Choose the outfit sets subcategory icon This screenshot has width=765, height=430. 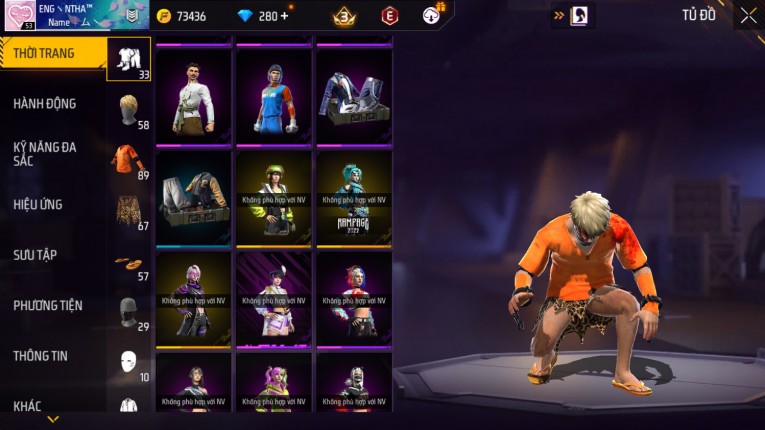click(x=129, y=60)
